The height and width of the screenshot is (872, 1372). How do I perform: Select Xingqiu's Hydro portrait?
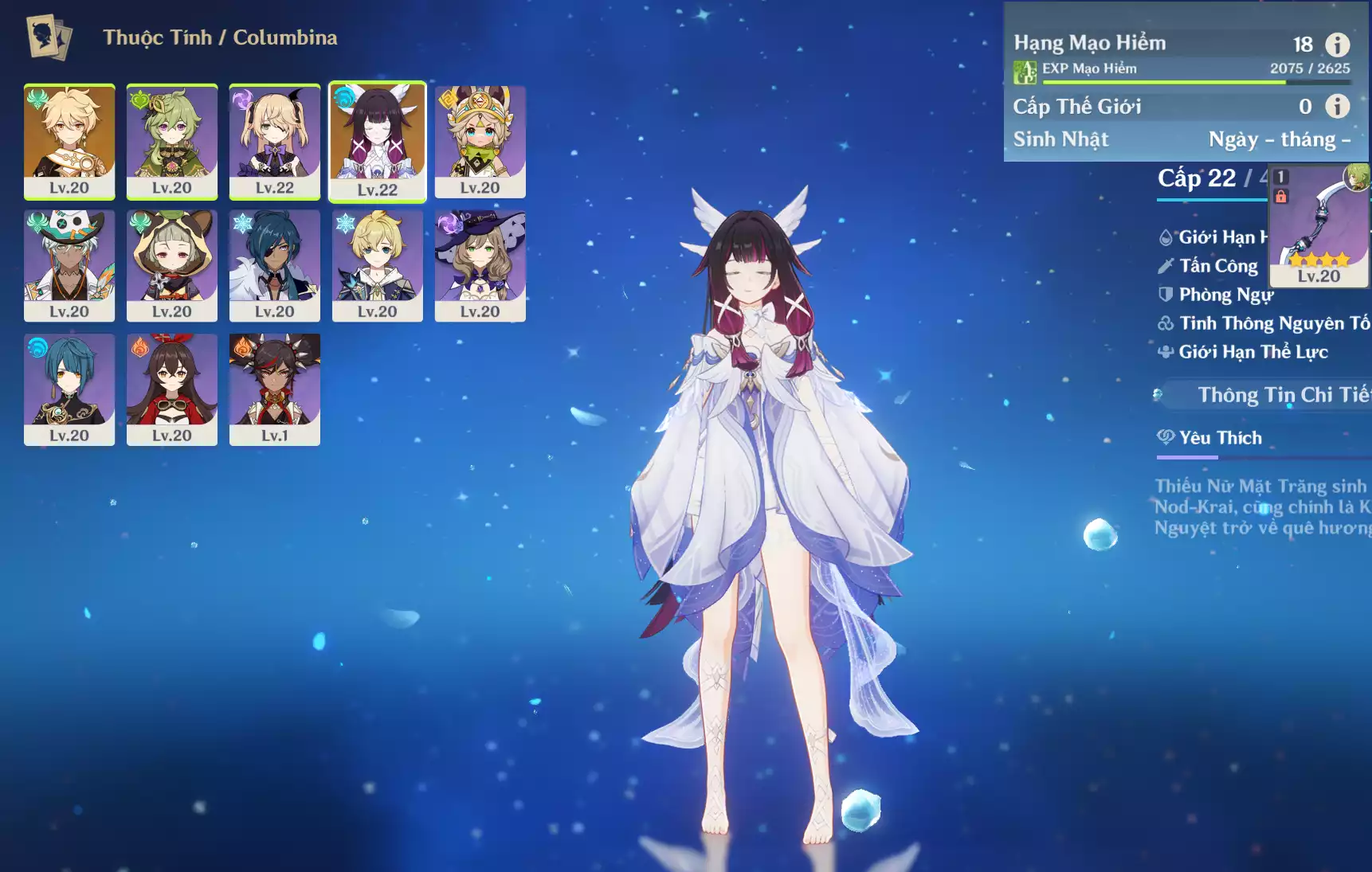click(69, 389)
